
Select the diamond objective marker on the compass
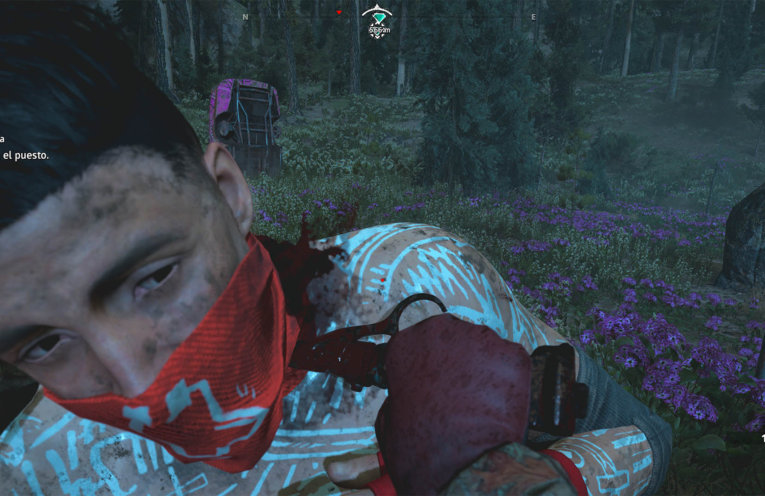coord(377,17)
